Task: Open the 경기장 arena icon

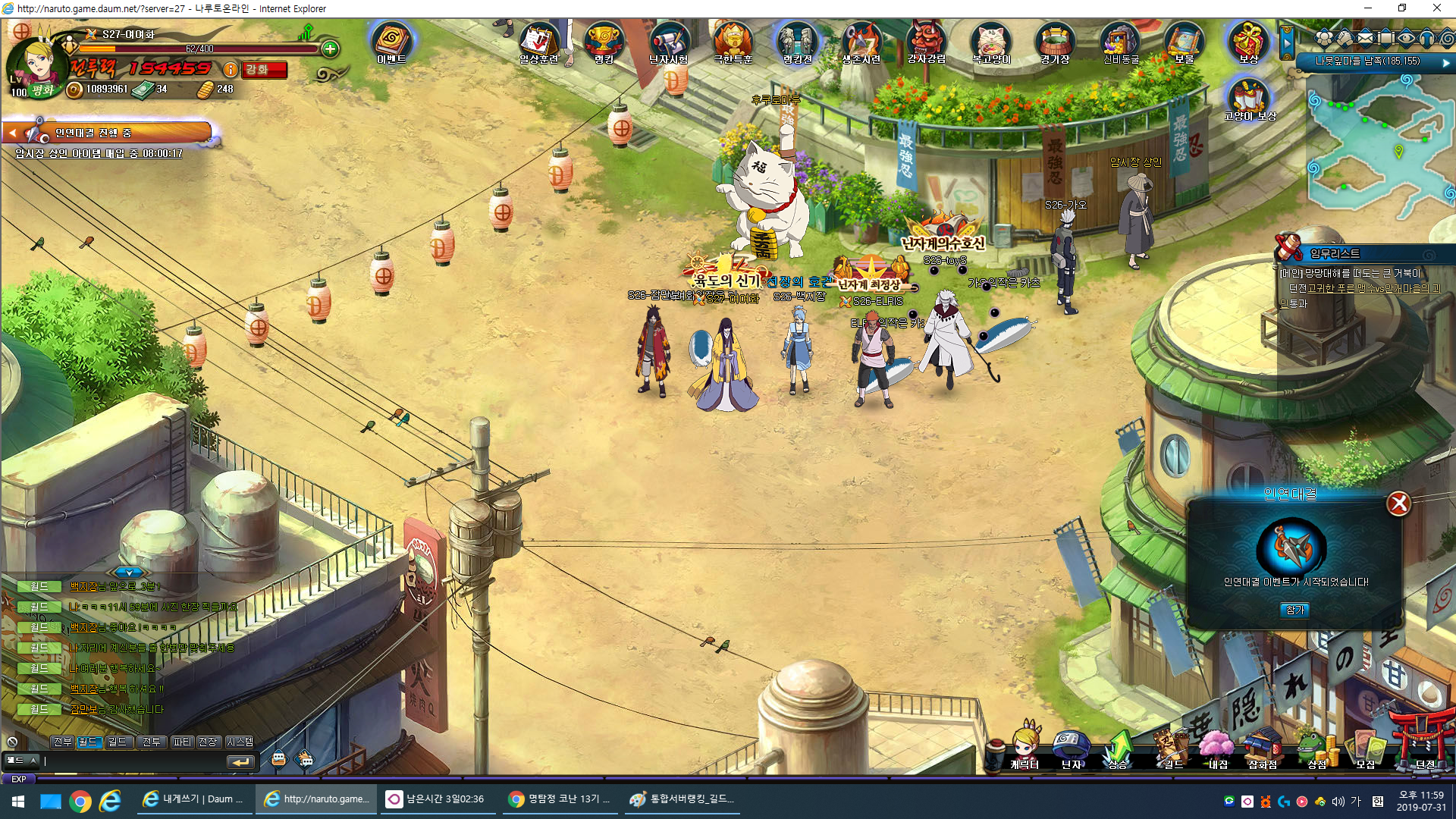Action: coord(1055,42)
